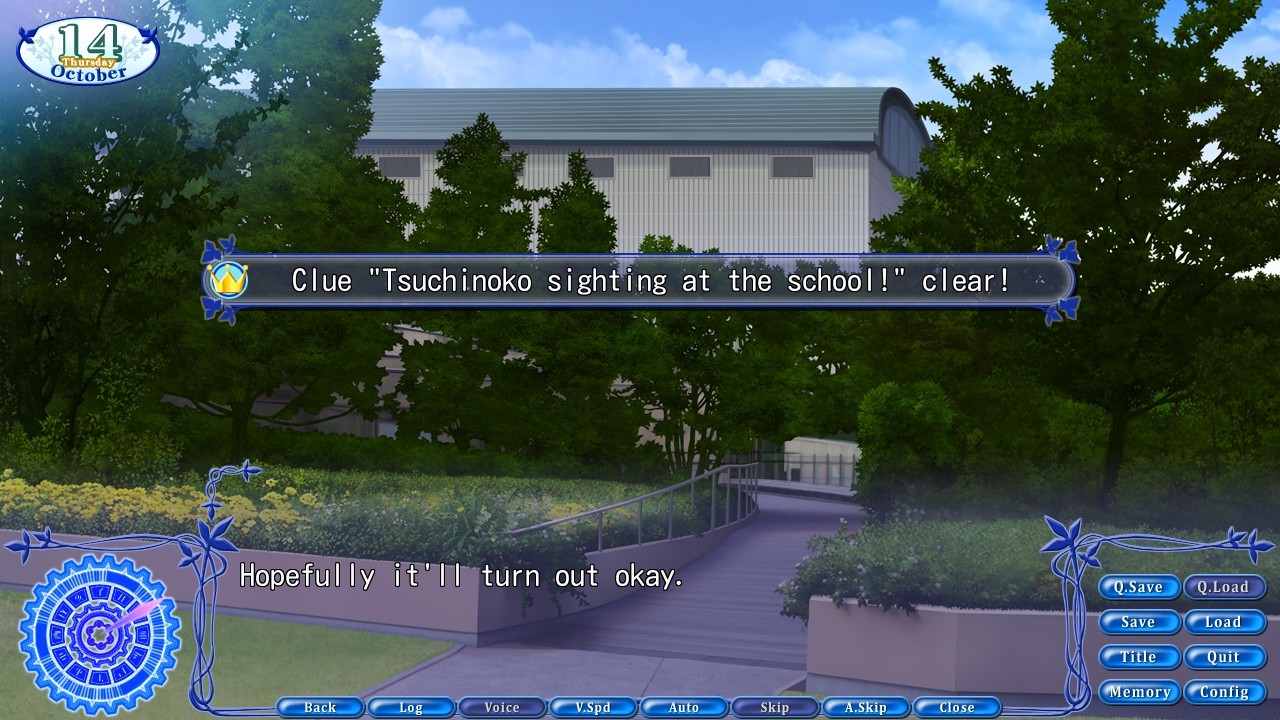Close the bottom control bar
Image resolution: width=1280 pixels, height=720 pixels.
coord(956,707)
